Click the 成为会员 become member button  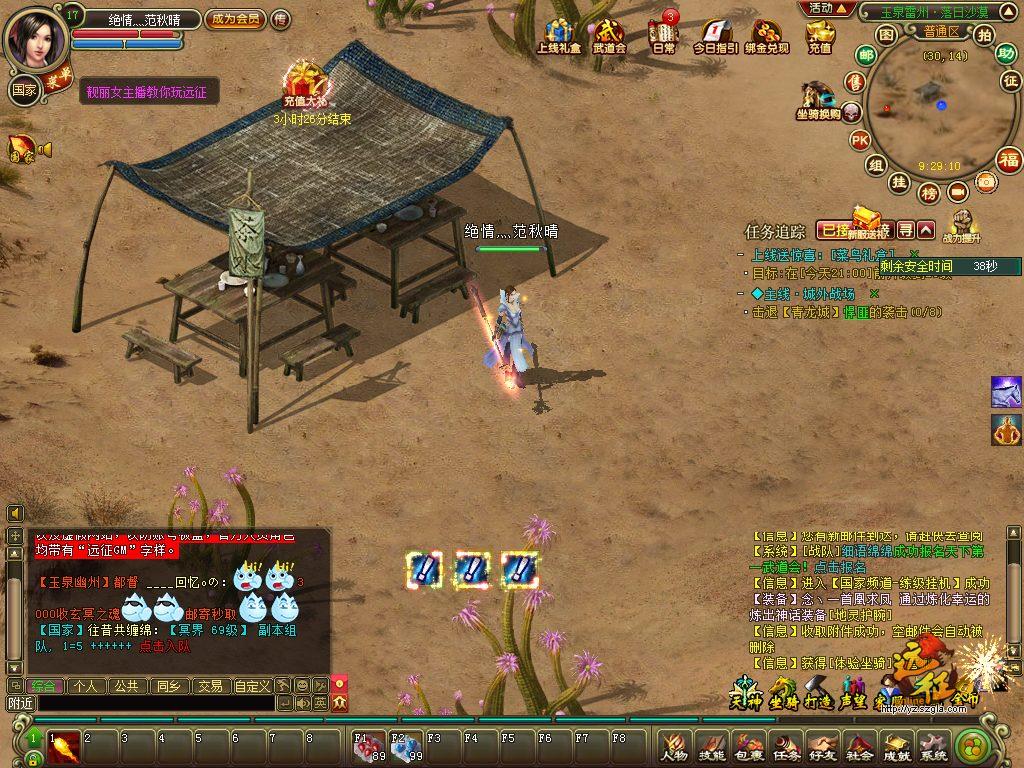[235, 19]
